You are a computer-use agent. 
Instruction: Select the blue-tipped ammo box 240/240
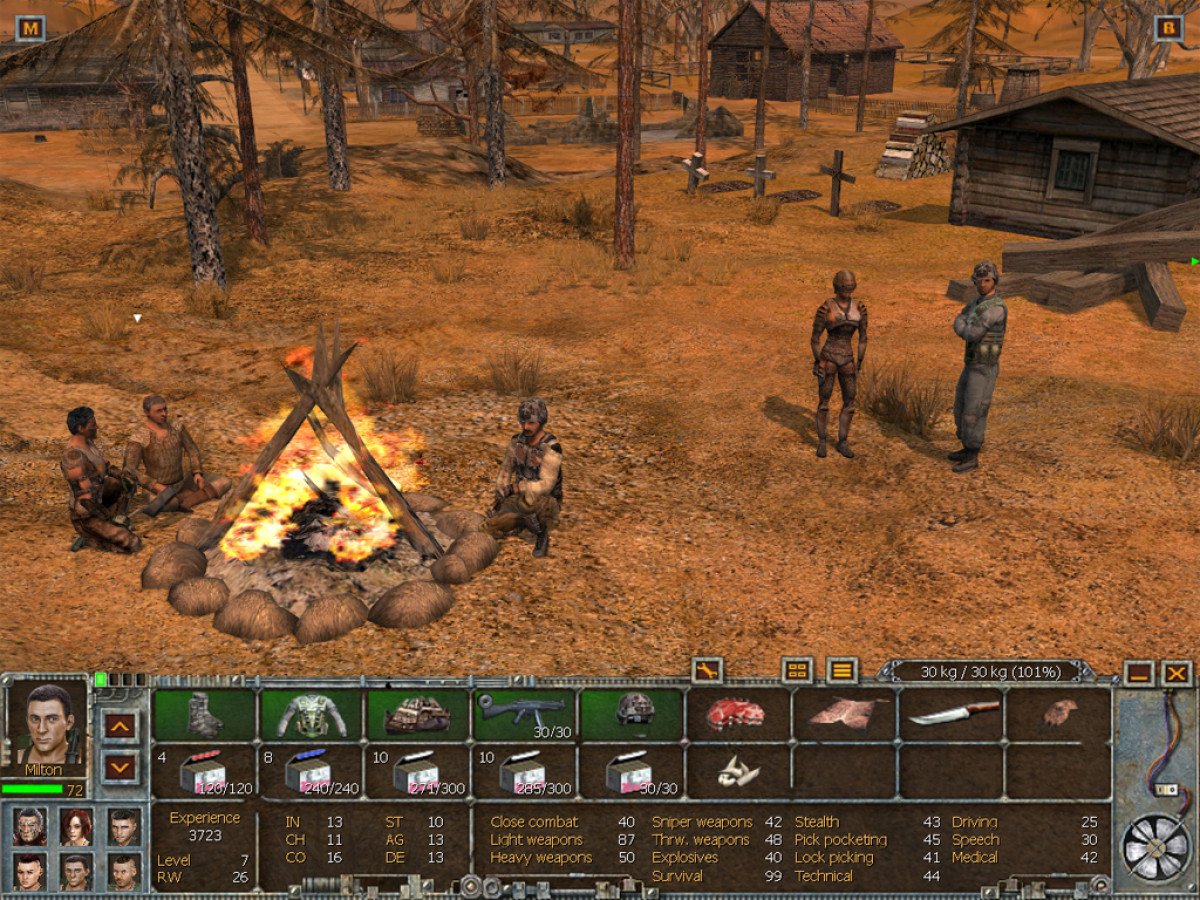coord(312,772)
